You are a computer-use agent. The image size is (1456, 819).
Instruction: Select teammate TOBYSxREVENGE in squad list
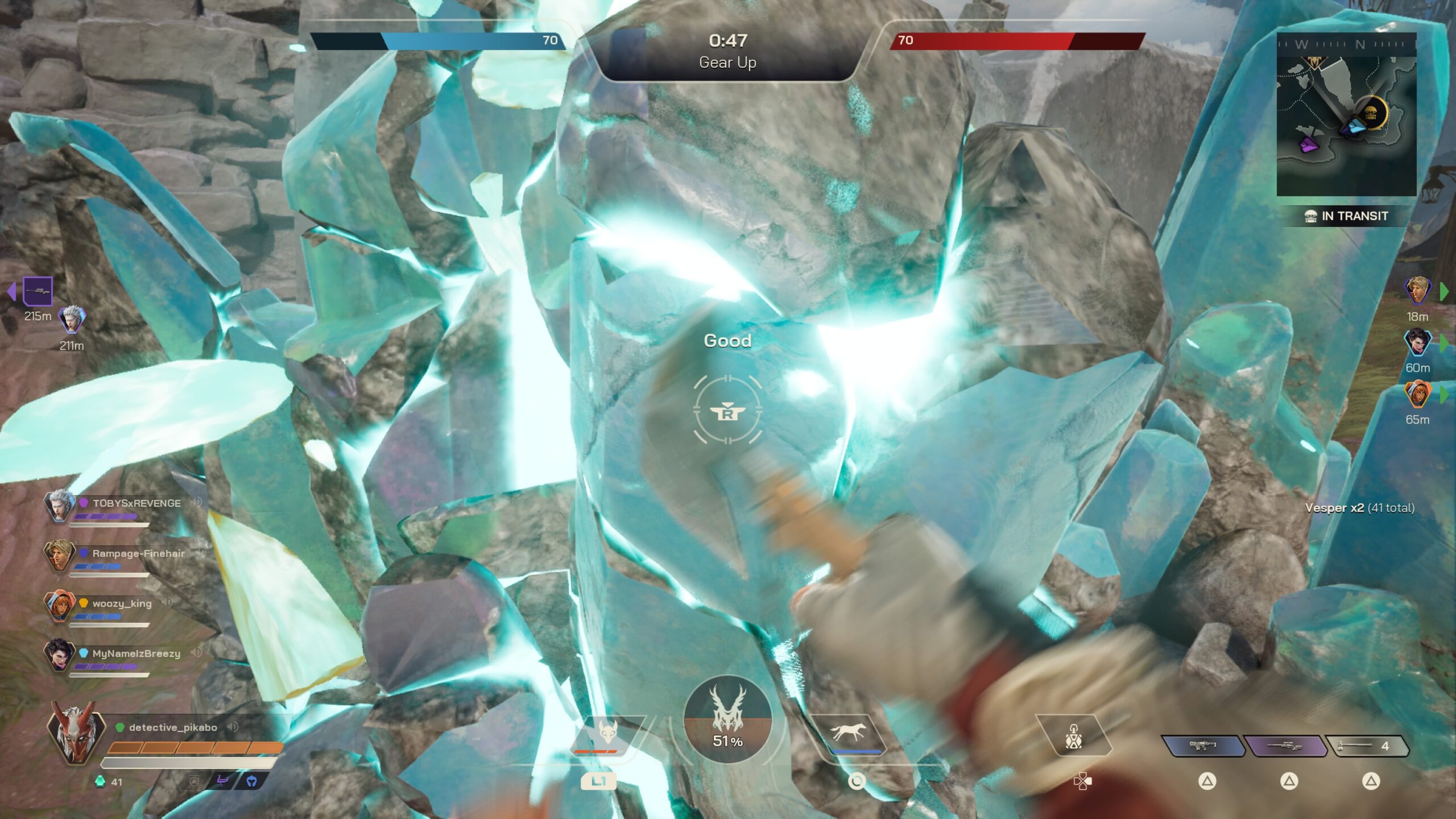tap(136, 503)
